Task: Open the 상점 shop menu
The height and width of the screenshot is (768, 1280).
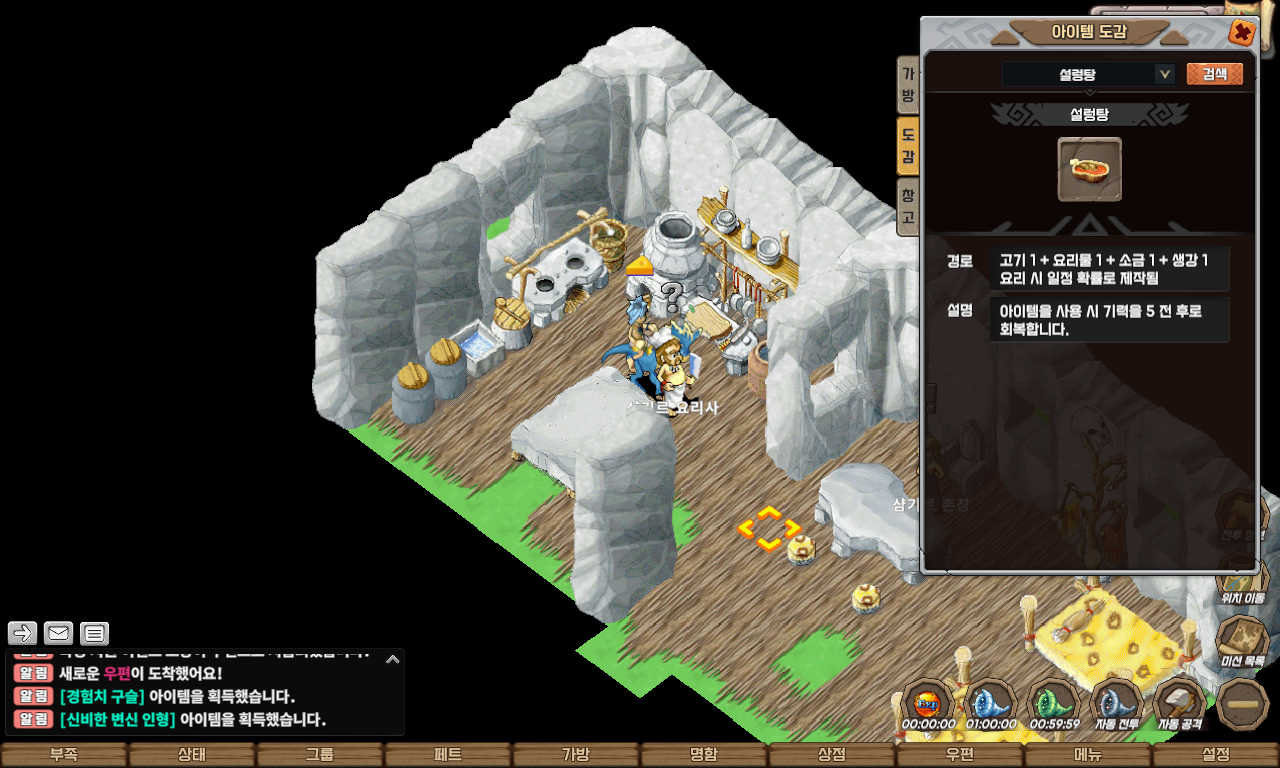Action: [832, 755]
